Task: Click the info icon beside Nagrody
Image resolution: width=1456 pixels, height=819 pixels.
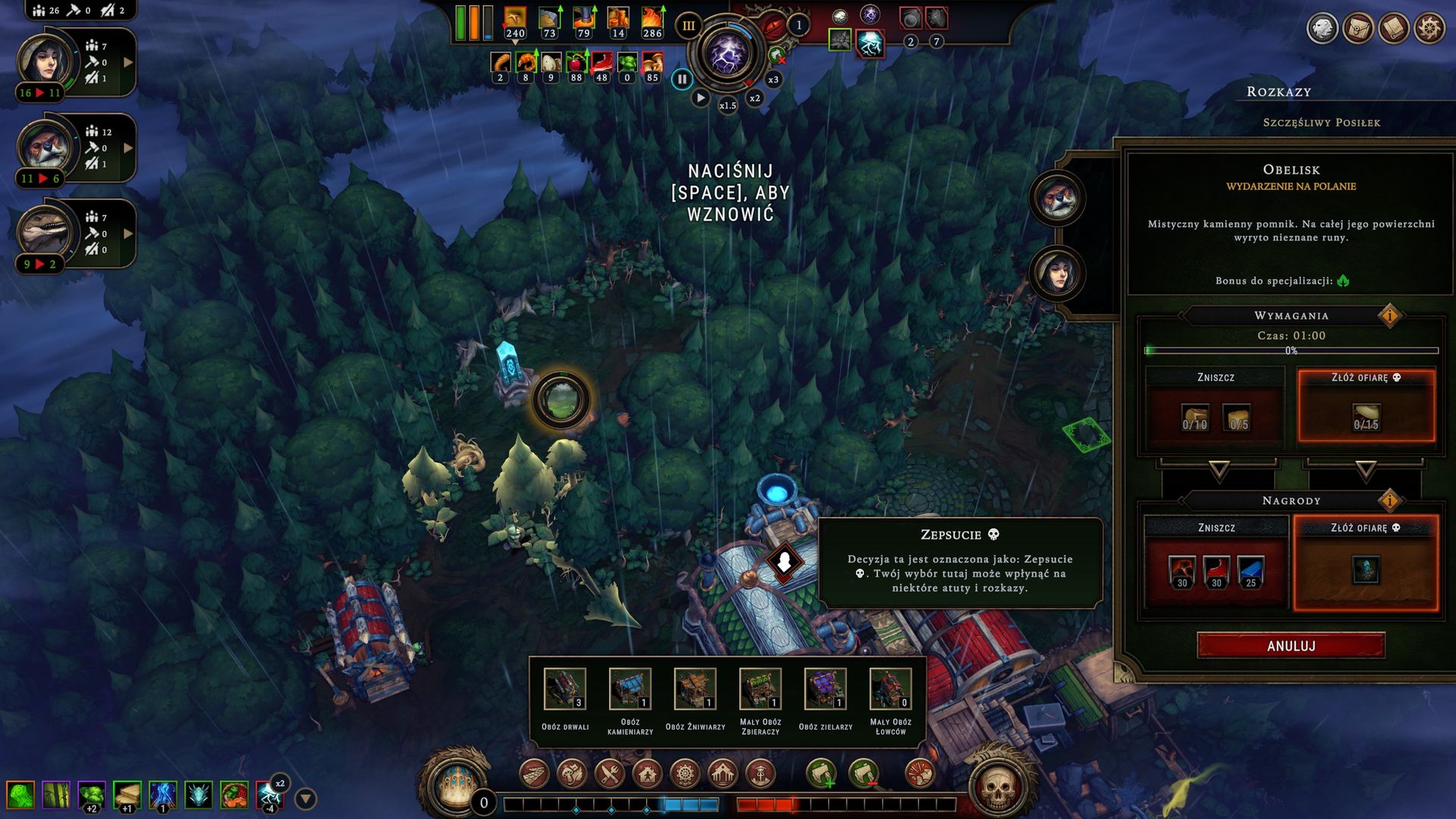Action: coord(1389,500)
